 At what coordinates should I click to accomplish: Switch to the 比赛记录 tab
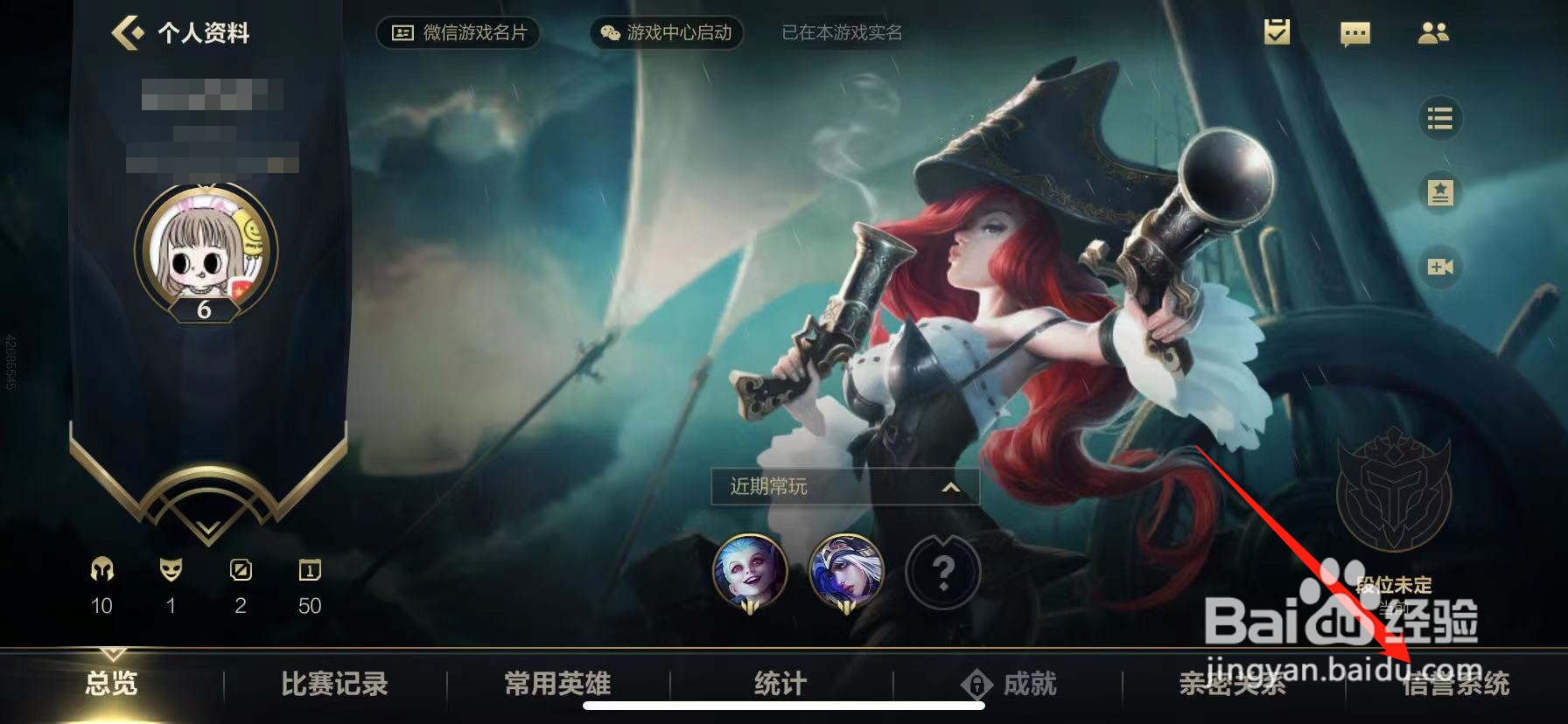334,686
